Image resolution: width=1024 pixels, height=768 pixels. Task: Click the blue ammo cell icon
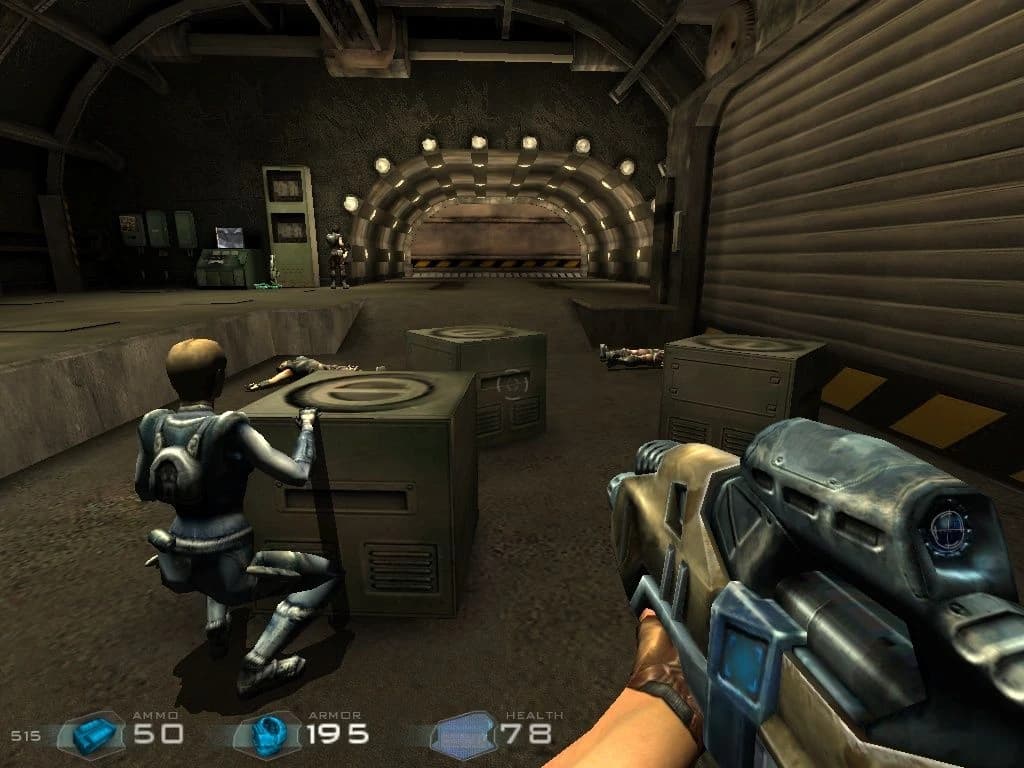[x=93, y=735]
